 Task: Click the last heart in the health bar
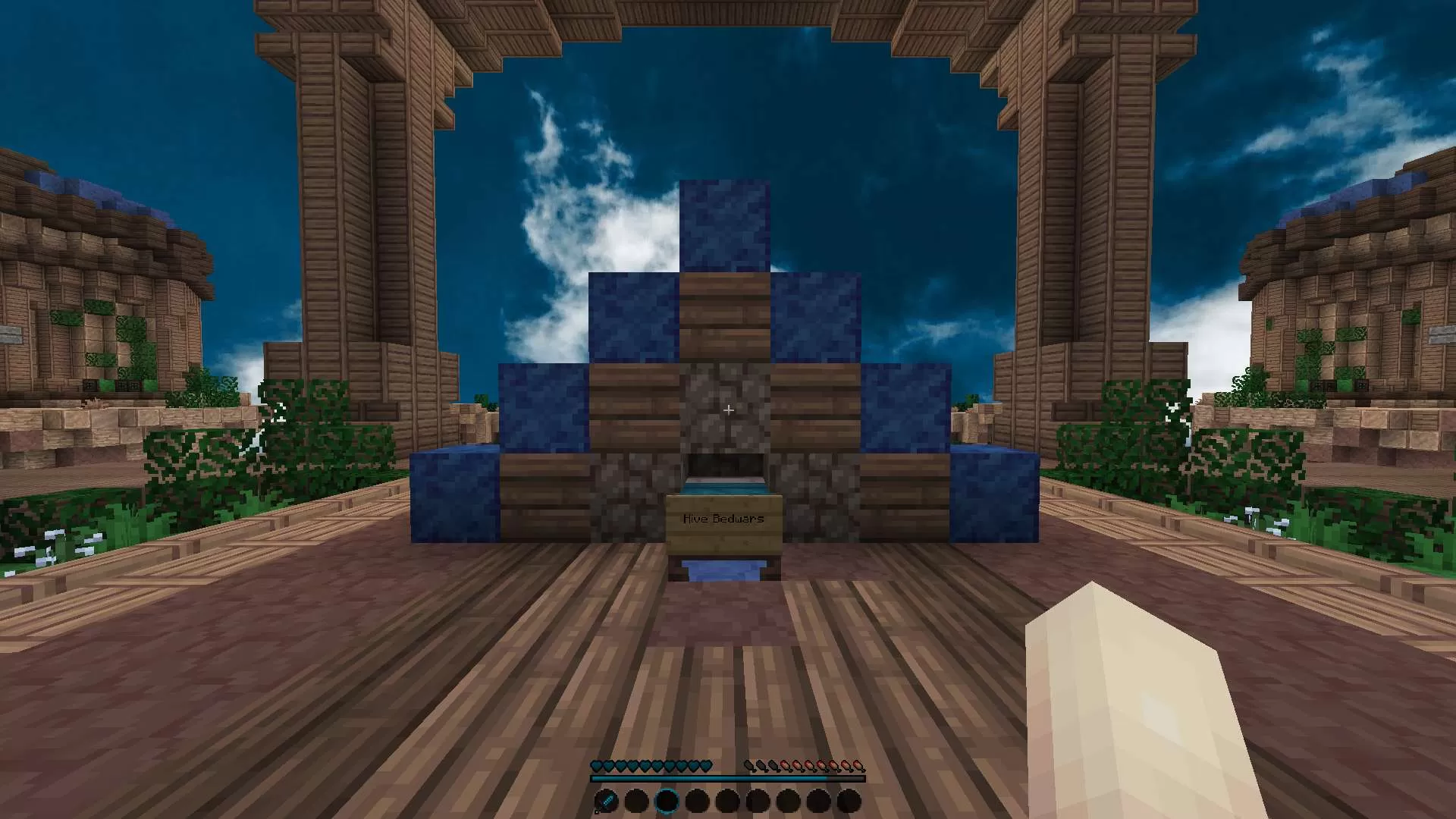coord(705,765)
